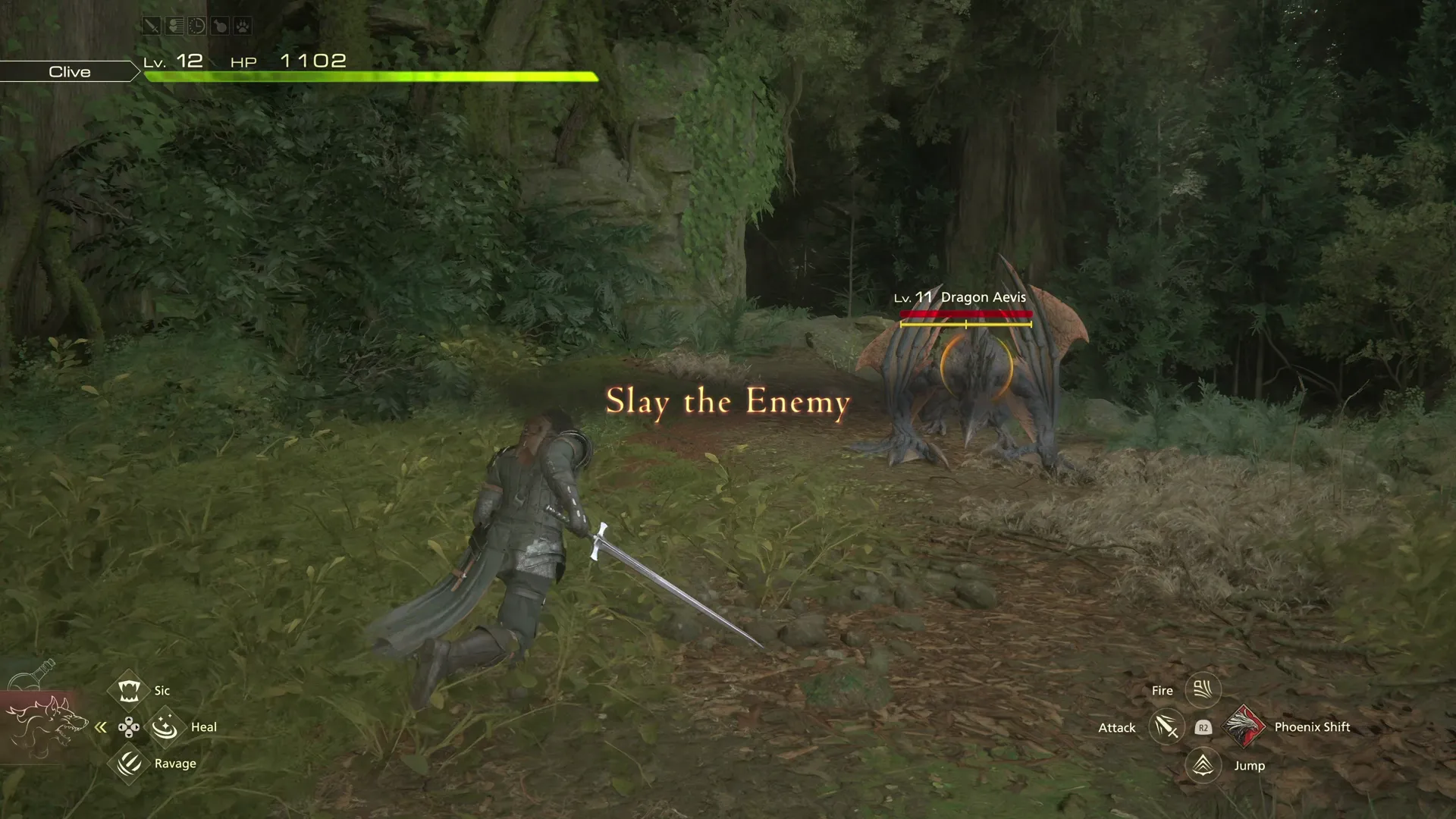Screen dimensions: 1456x819
Task: Enable the Heal command for Torgal
Action: point(165,726)
